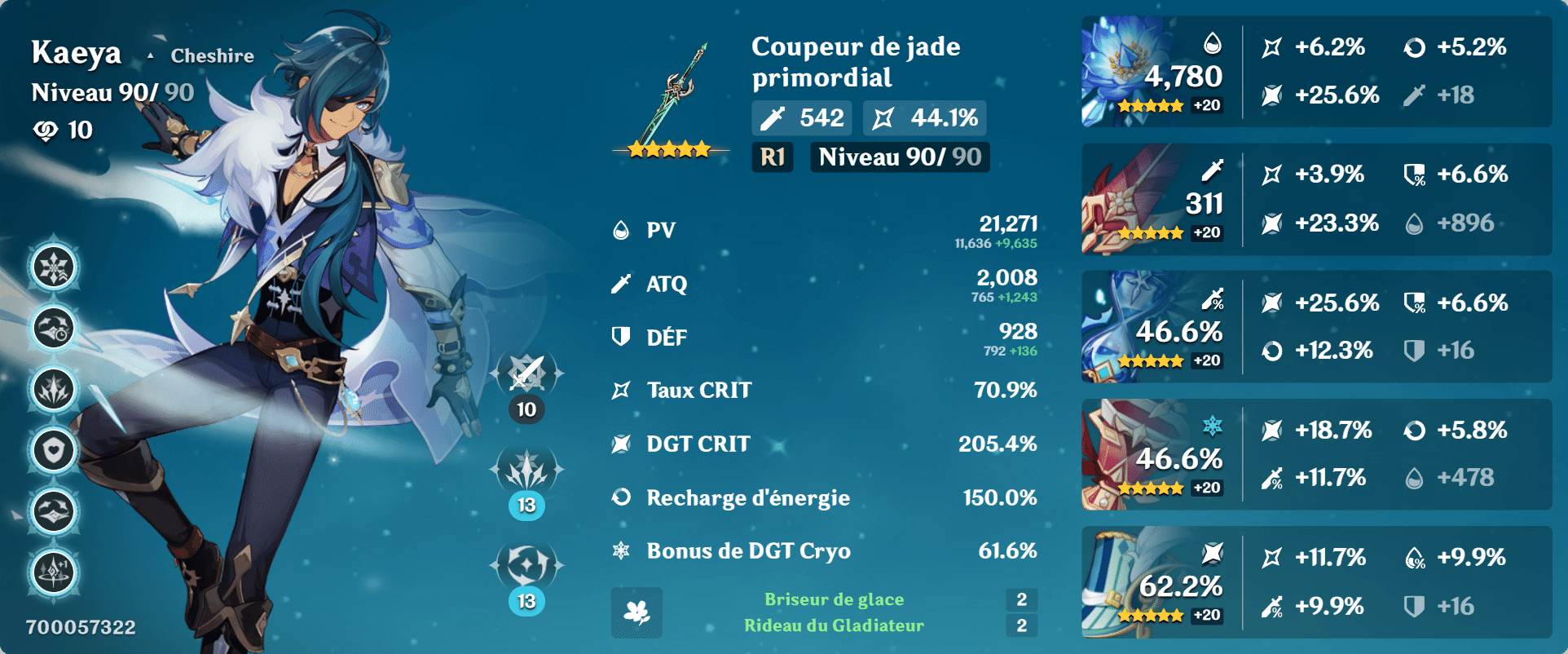This screenshot has height=654, width=1568.
Task: Select the Recharge d'énergie stat icon
Action: (621, 497)
